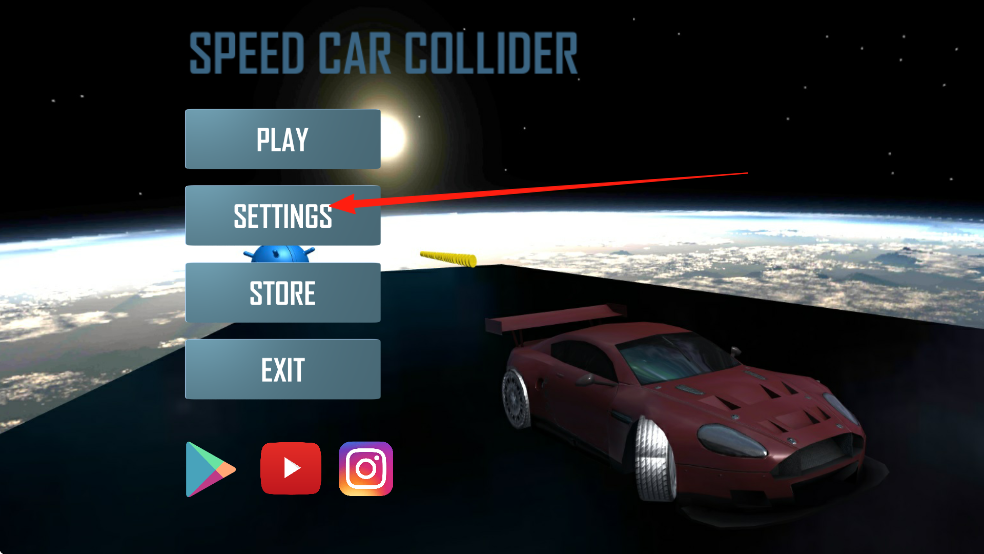Go to the STORE
The image size is (984, 554).
283,292
